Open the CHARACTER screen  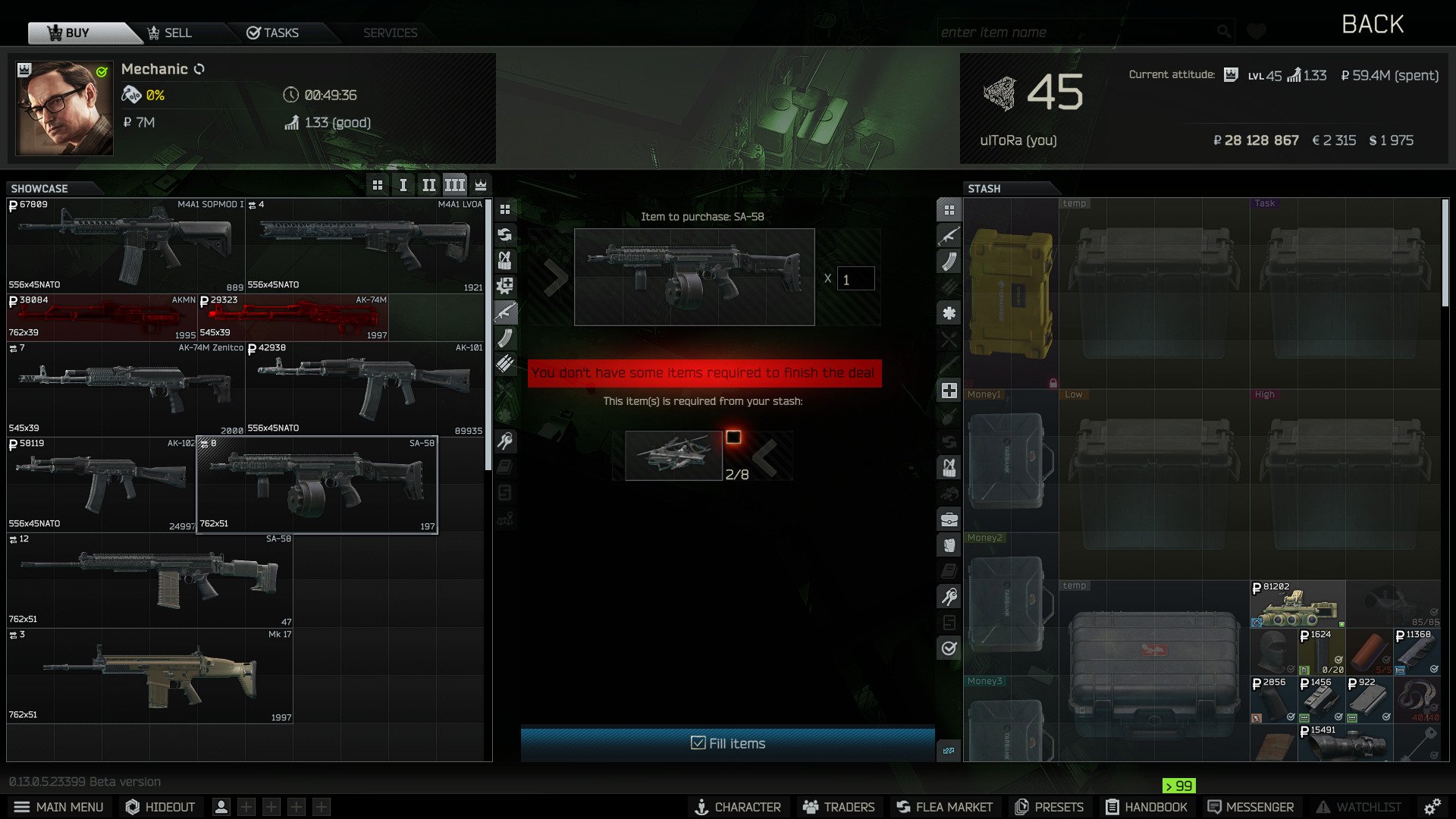(x=738, y=807)
